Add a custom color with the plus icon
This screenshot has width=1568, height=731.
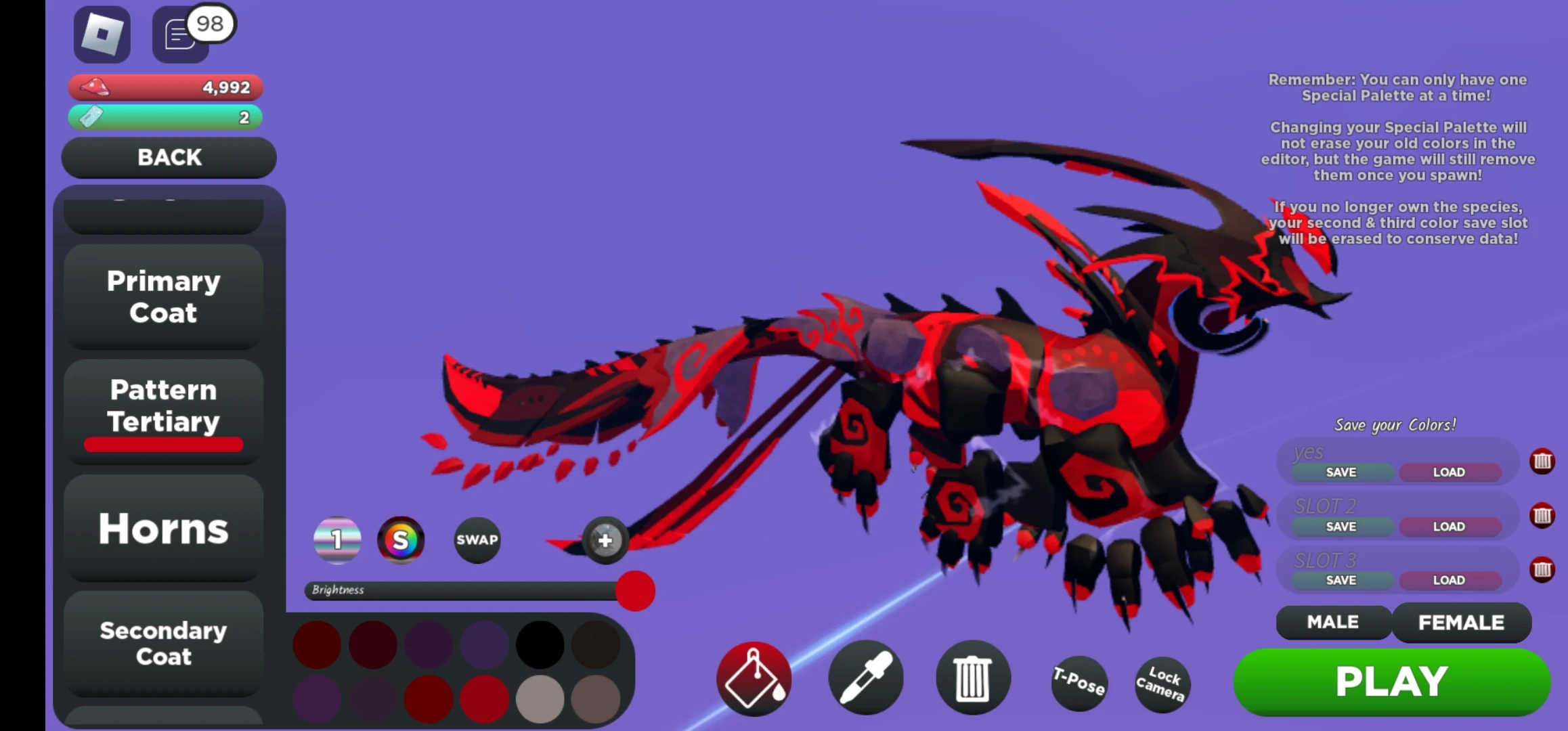click(x=605, y=539)
